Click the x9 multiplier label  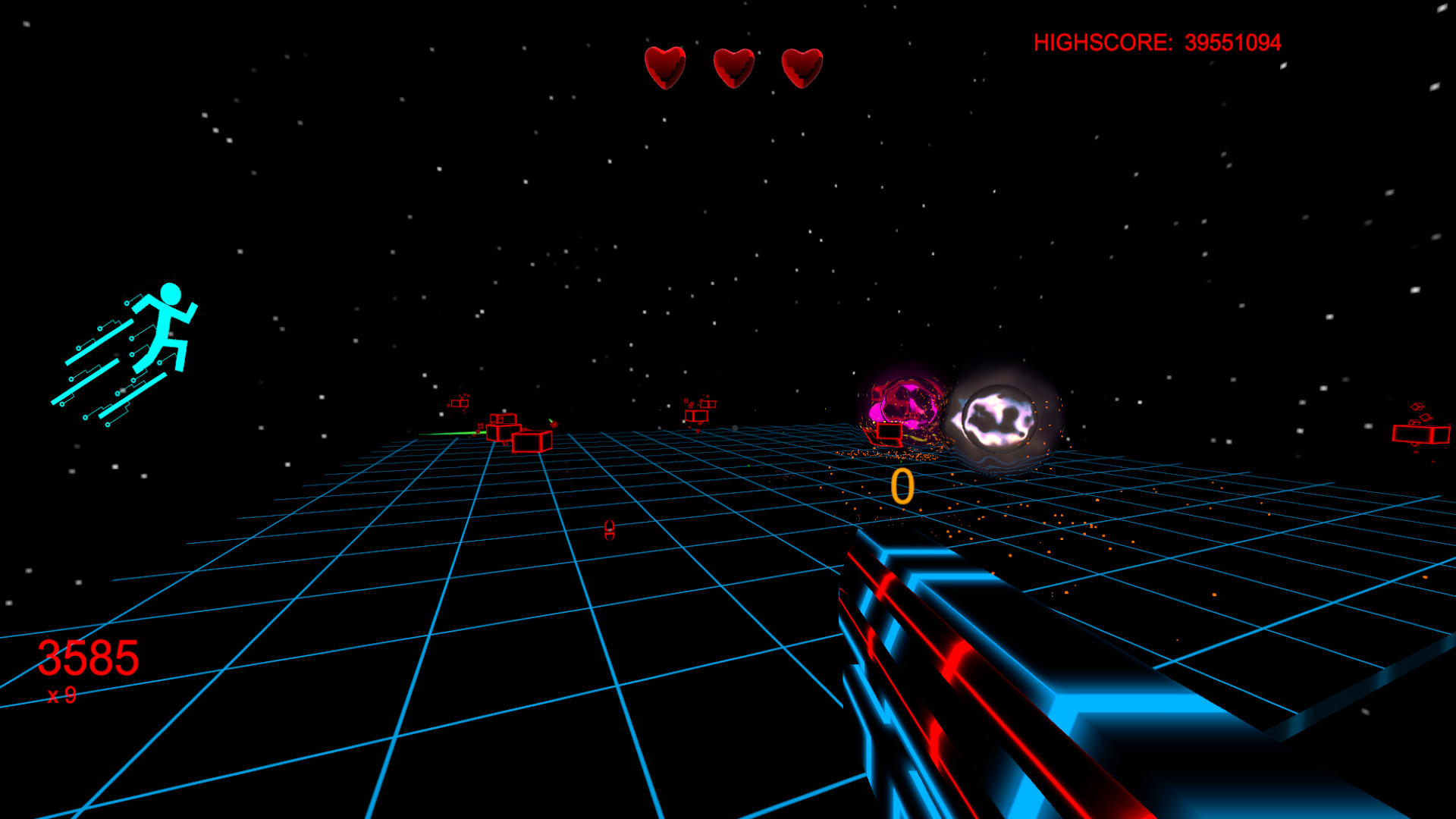click(x=61, y=695)
